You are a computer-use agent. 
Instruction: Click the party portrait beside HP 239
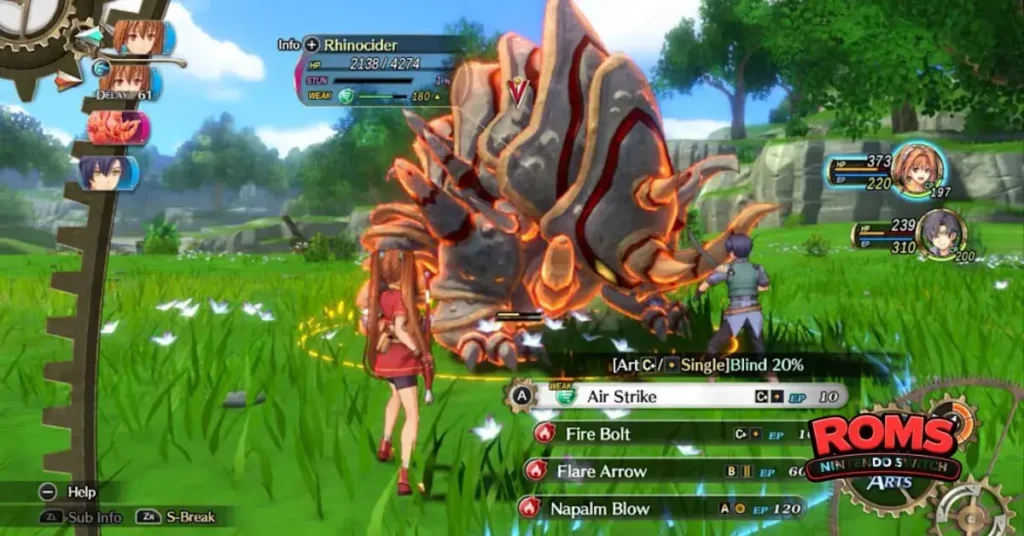pyautogui.click(x=940, y=233)
